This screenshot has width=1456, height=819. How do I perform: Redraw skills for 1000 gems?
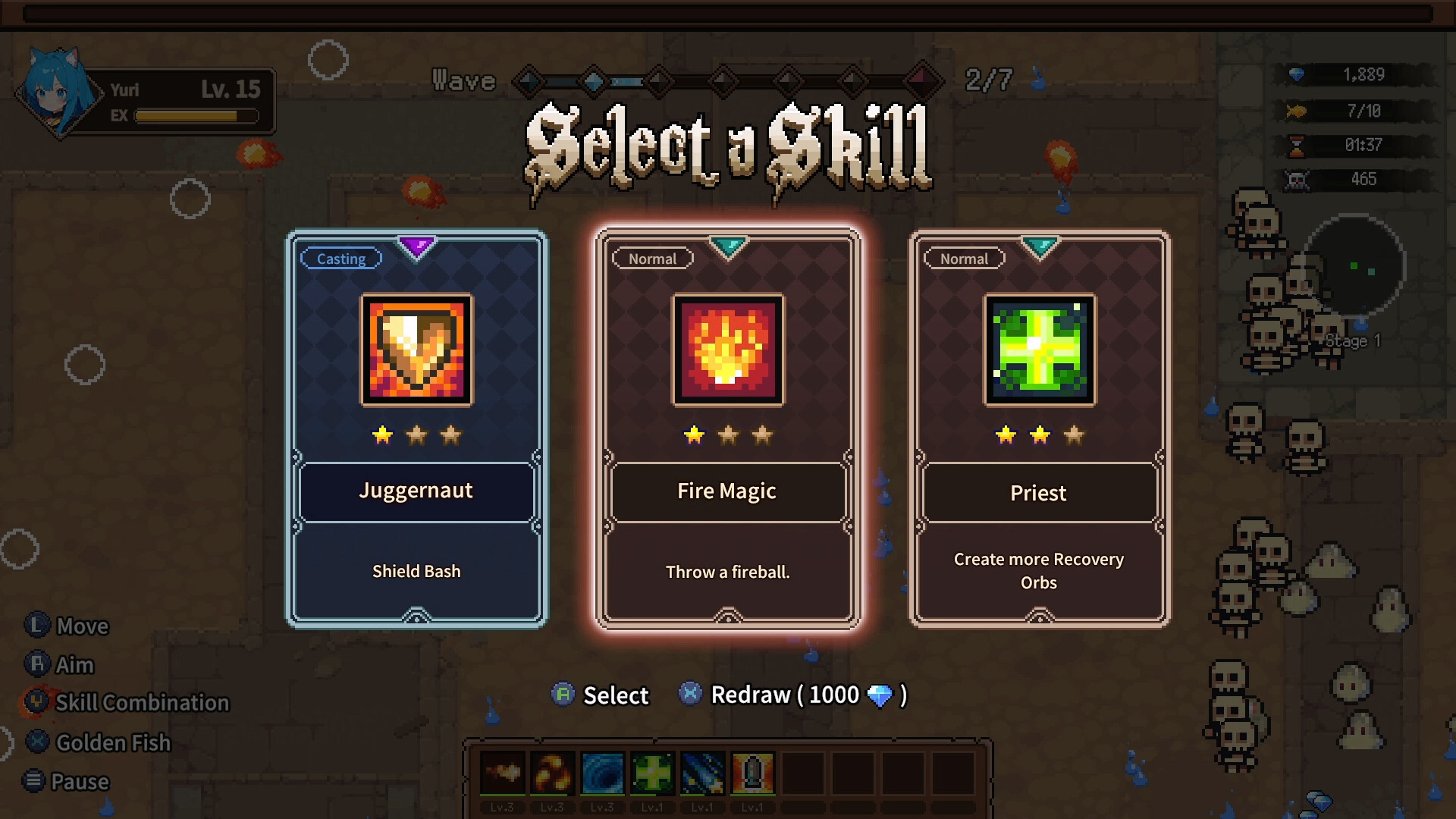(x=808, y=695)
